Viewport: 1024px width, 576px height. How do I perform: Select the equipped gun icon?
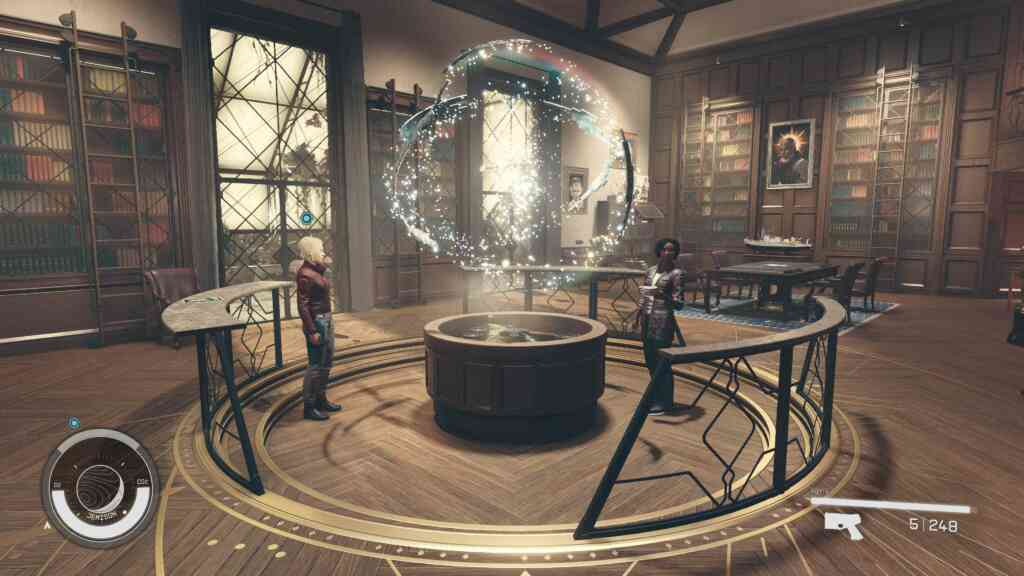(843, 524)
